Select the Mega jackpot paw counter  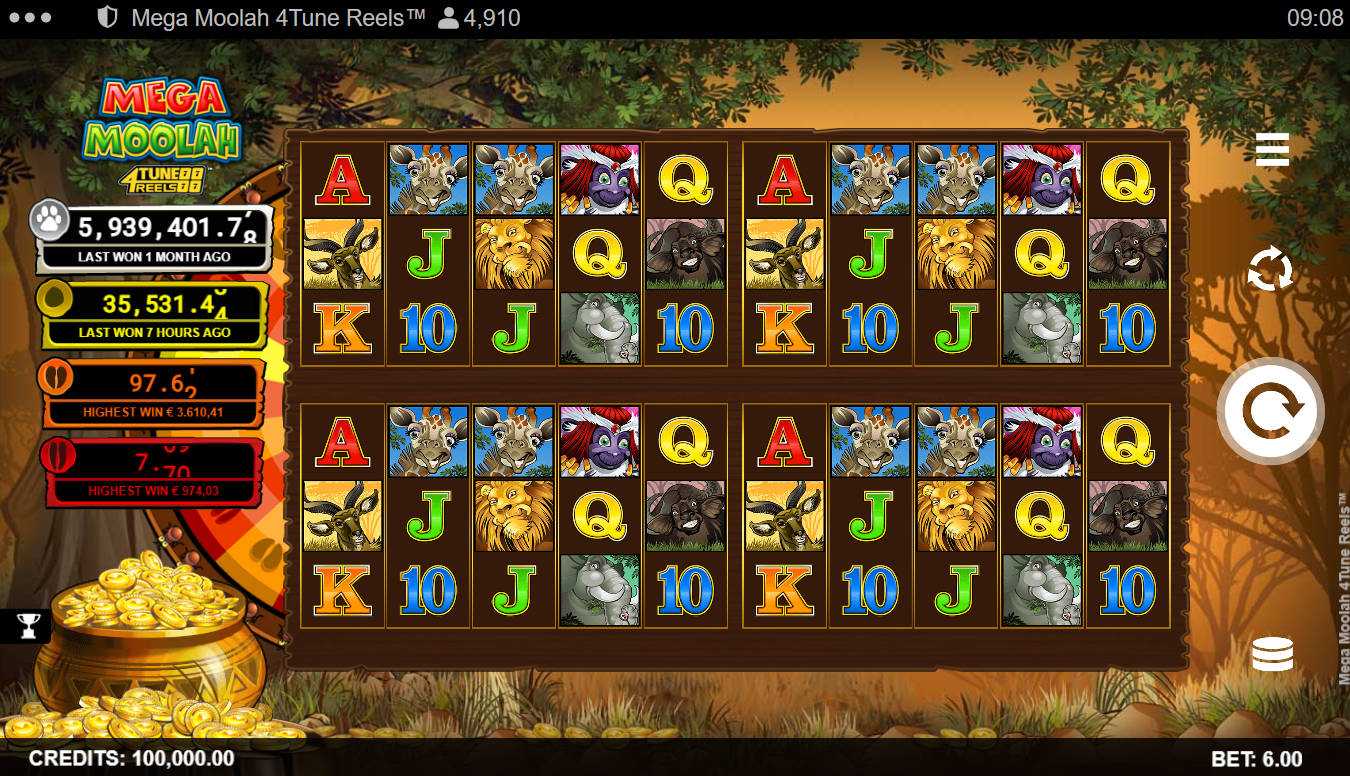tap(155, 236)
